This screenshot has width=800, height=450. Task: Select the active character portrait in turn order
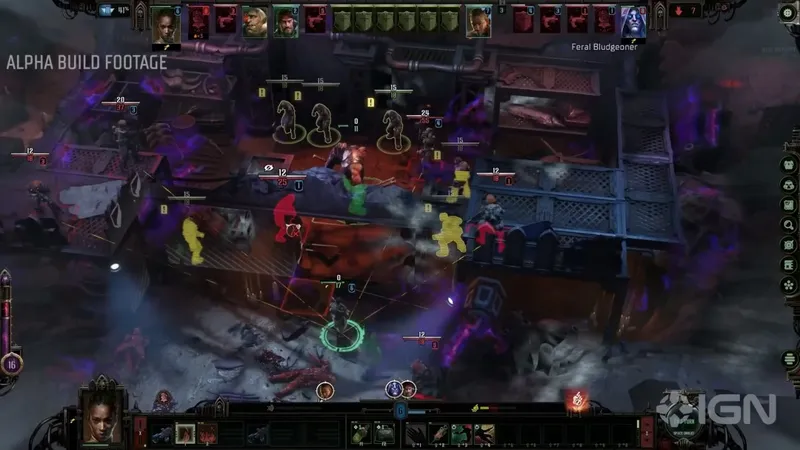164,22
